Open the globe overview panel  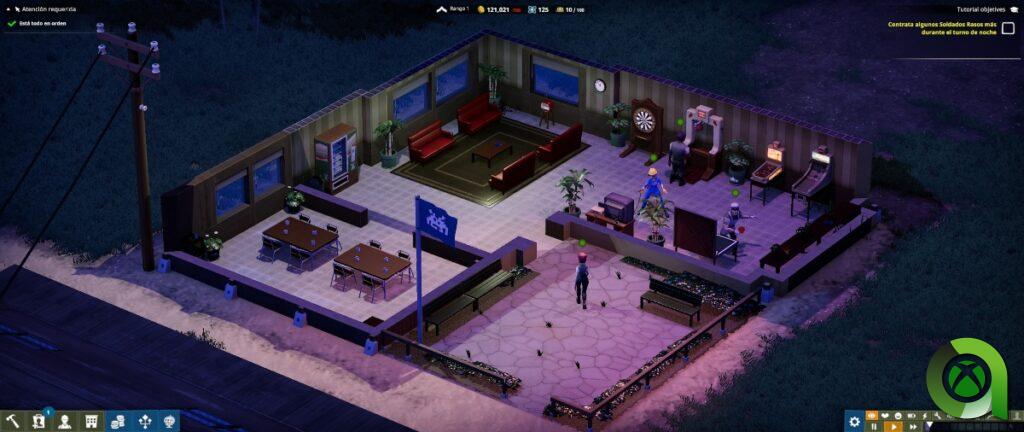[170, 421]
